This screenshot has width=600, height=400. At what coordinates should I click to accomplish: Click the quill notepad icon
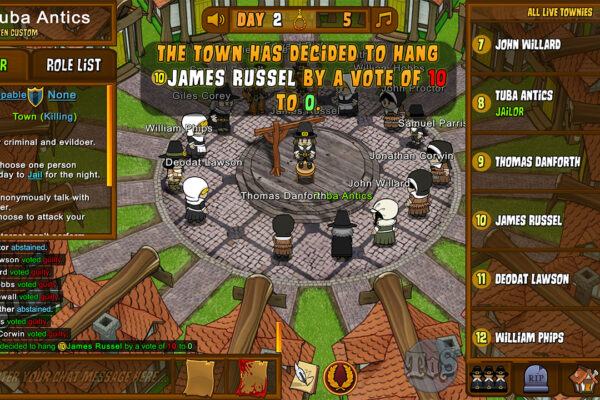click(x=302, y=377)
